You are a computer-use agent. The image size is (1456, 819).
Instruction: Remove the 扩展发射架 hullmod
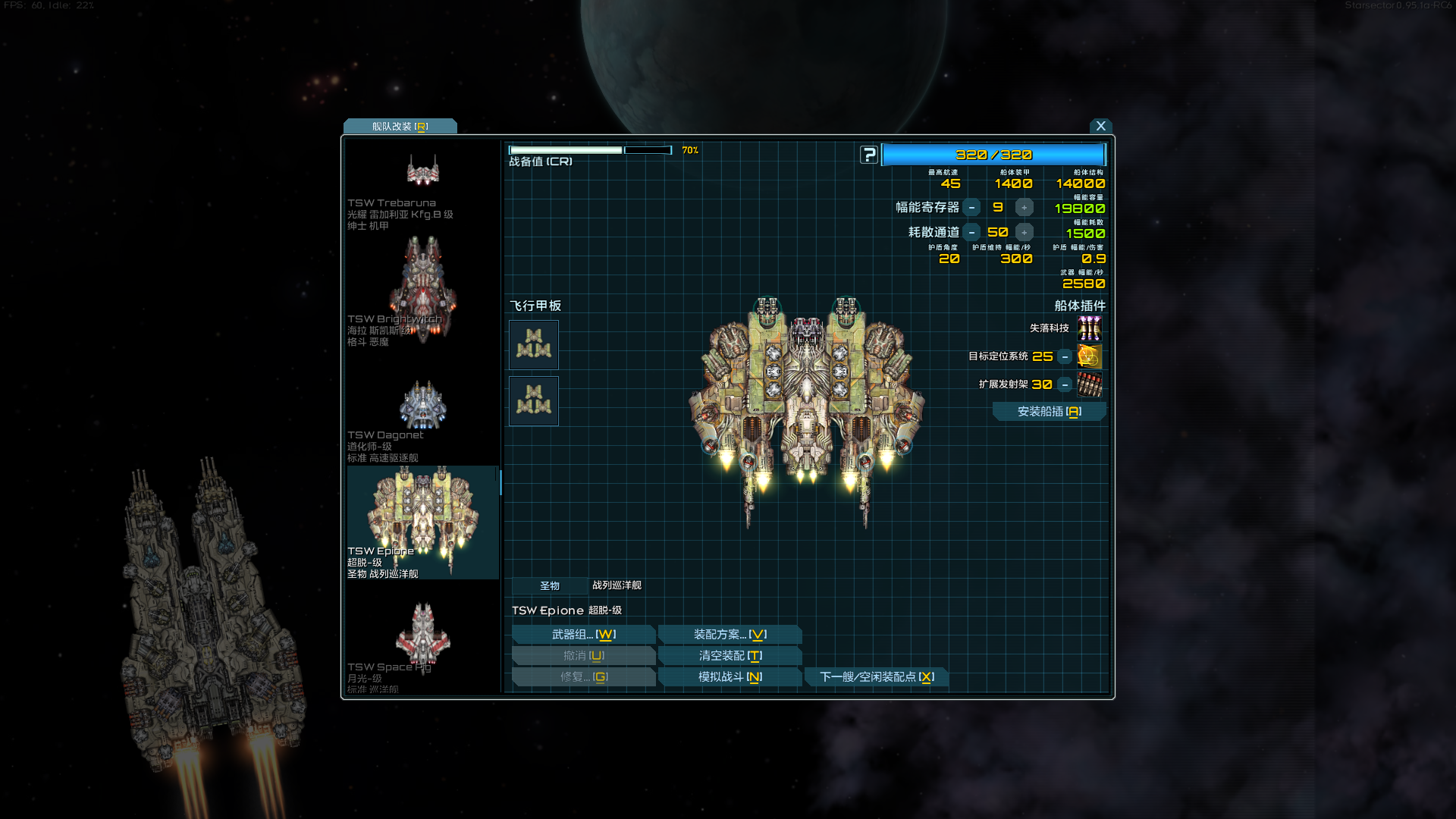(1065, 384)
